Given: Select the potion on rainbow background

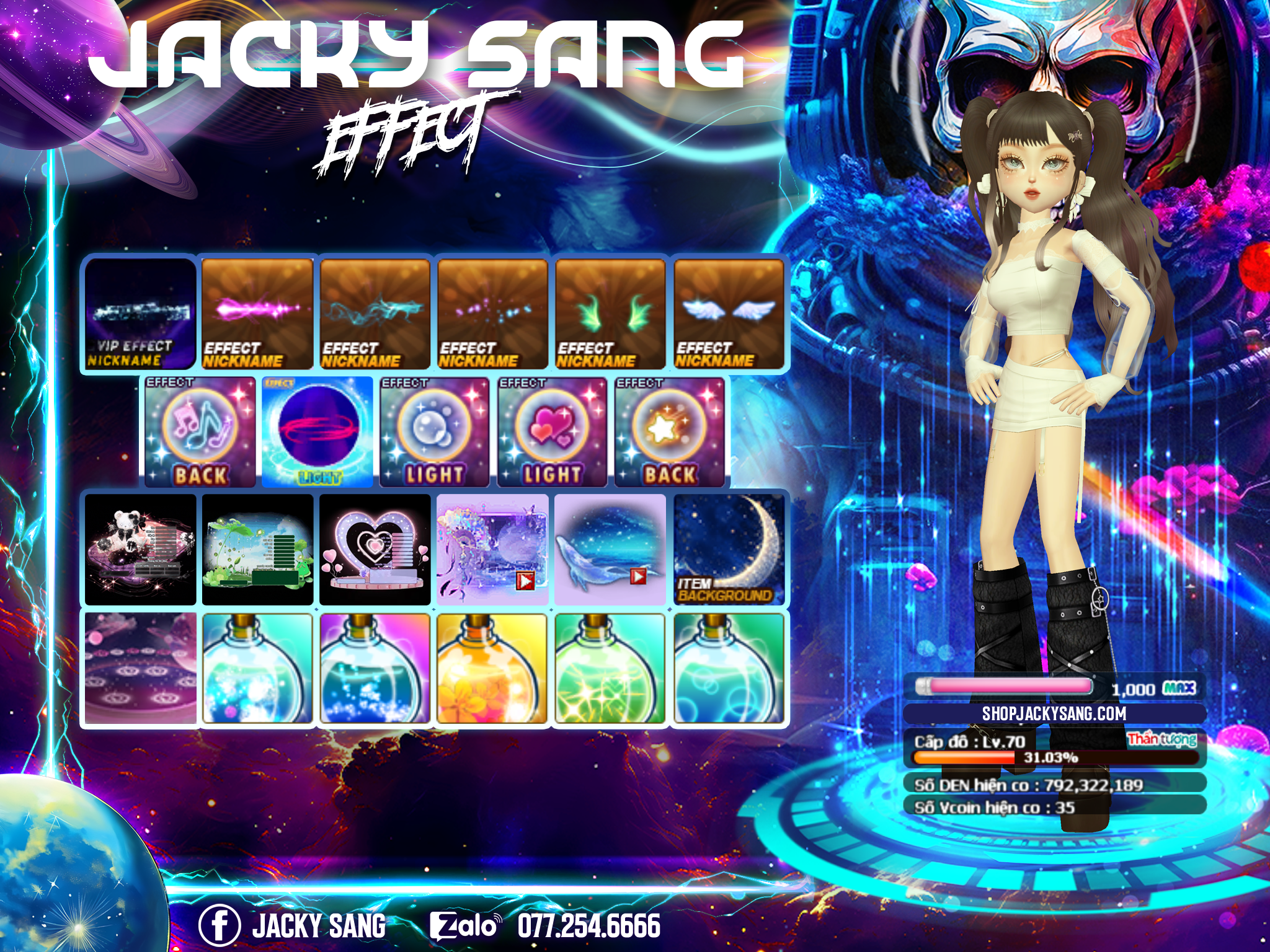Looking at the screenshot, I should pyautogui.click(x=375, y=668).
